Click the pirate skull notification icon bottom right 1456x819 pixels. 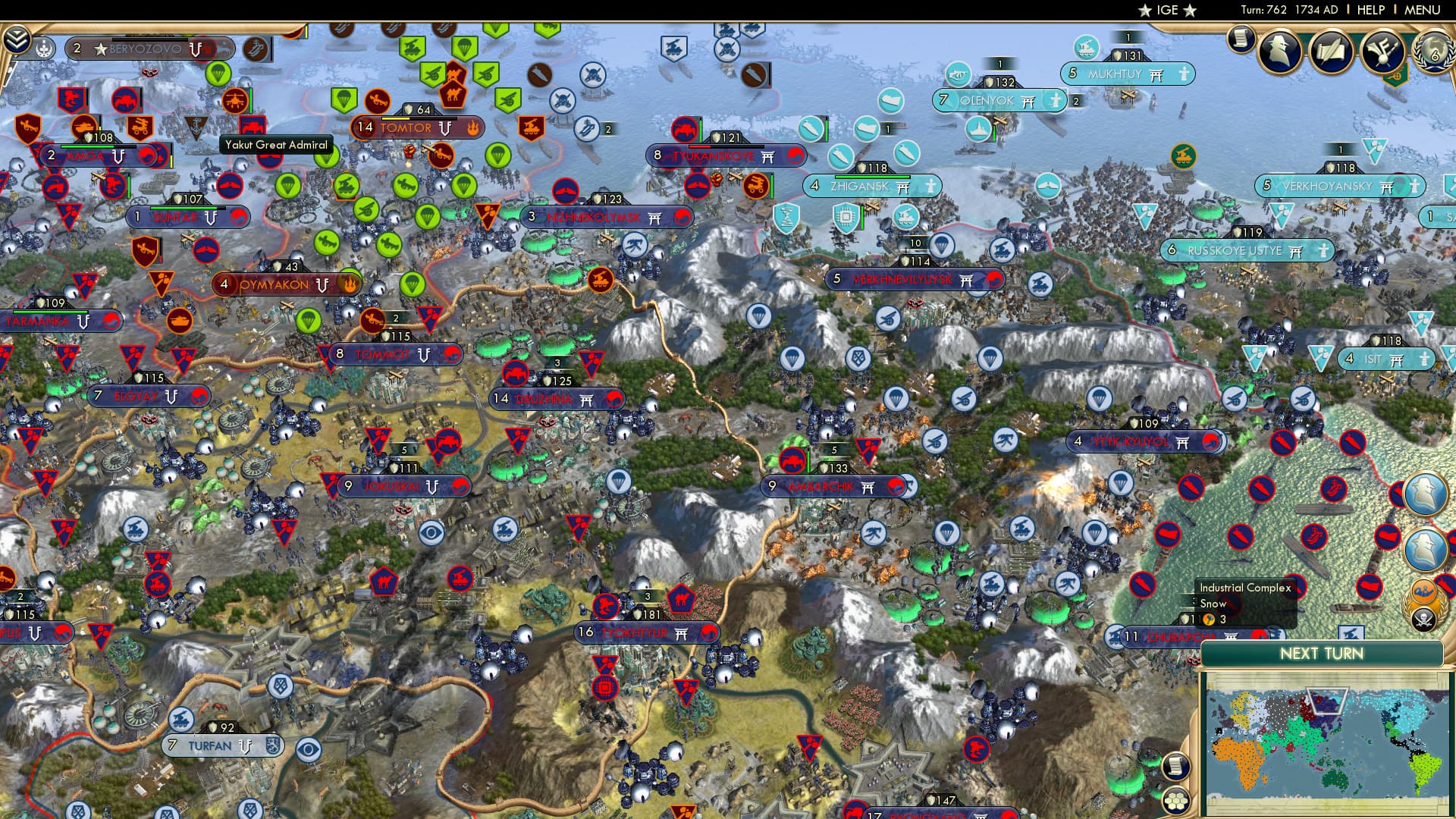click(x=1423, y=617)
